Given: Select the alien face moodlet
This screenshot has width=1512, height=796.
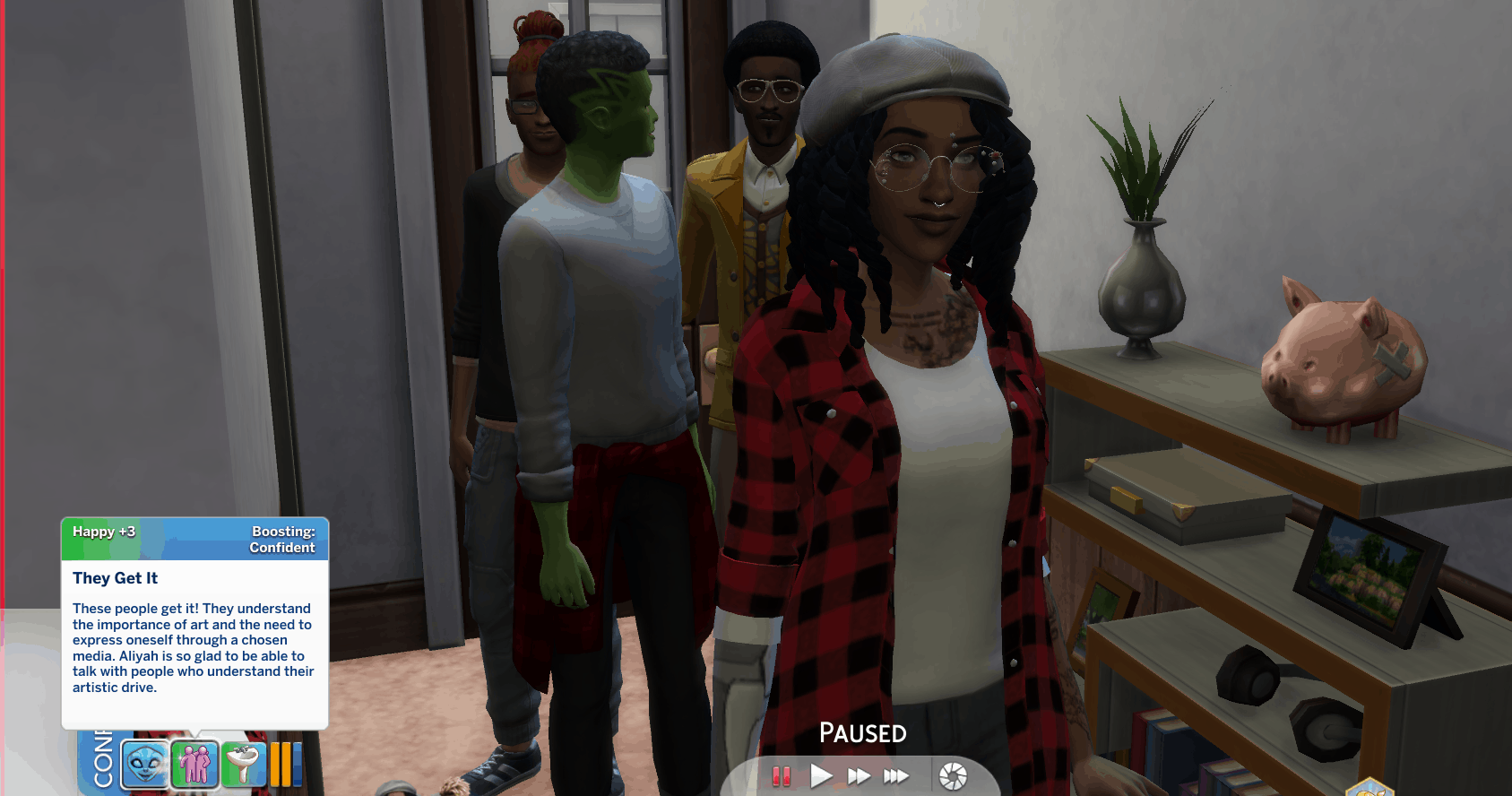Looking at the screenshot, I should tap(144, 765).
